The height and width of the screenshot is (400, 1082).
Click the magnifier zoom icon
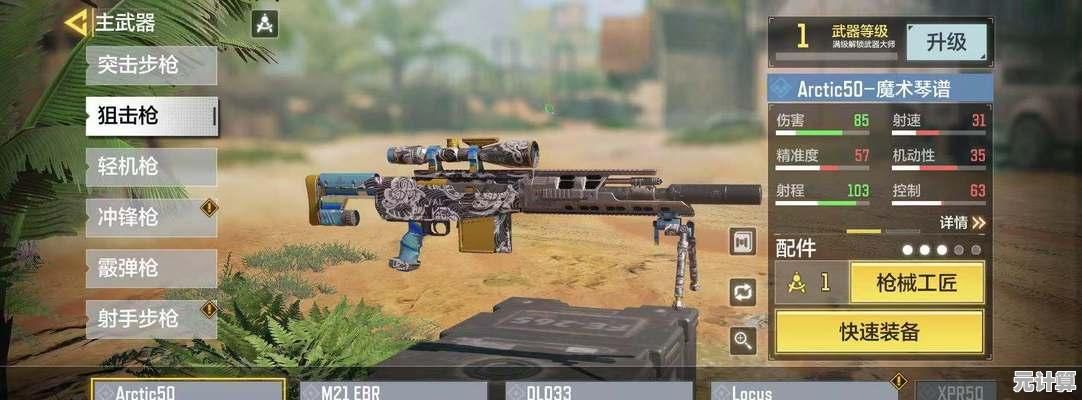click(x=743, y=341)
